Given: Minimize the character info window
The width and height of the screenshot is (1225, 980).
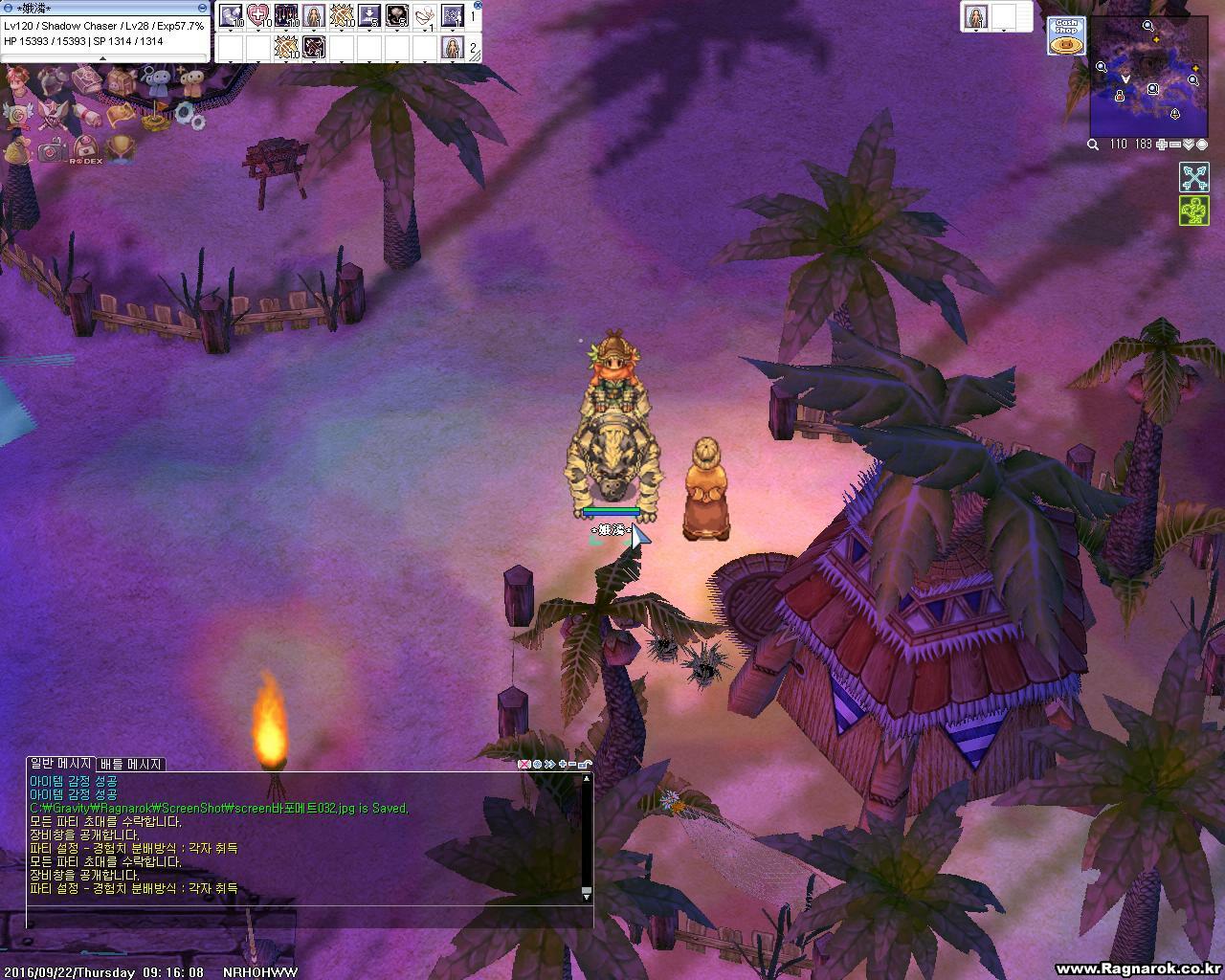Looking at the screenshot, I should tap(202, 8).
